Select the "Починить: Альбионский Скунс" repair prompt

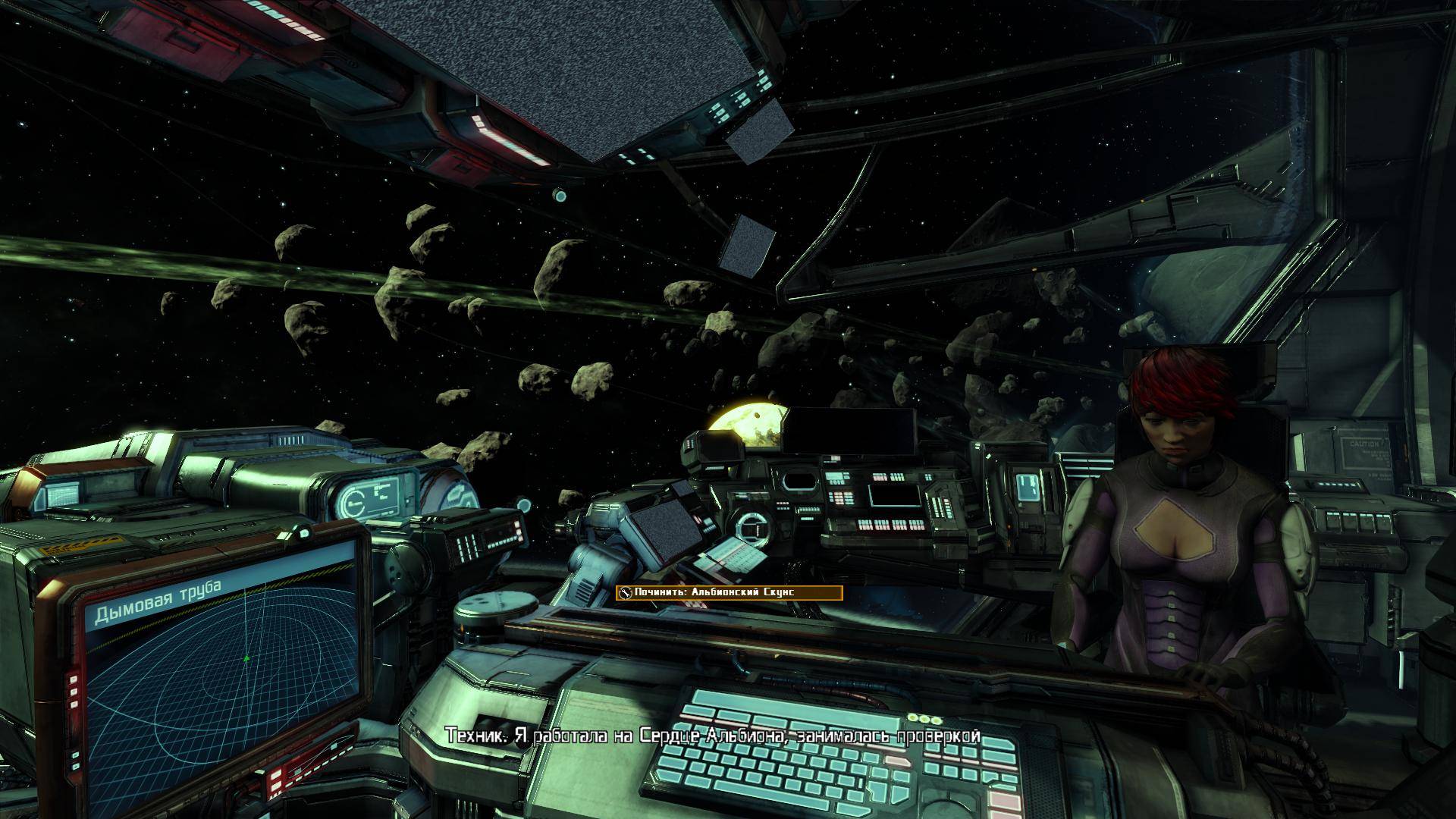tap(729, 593)
